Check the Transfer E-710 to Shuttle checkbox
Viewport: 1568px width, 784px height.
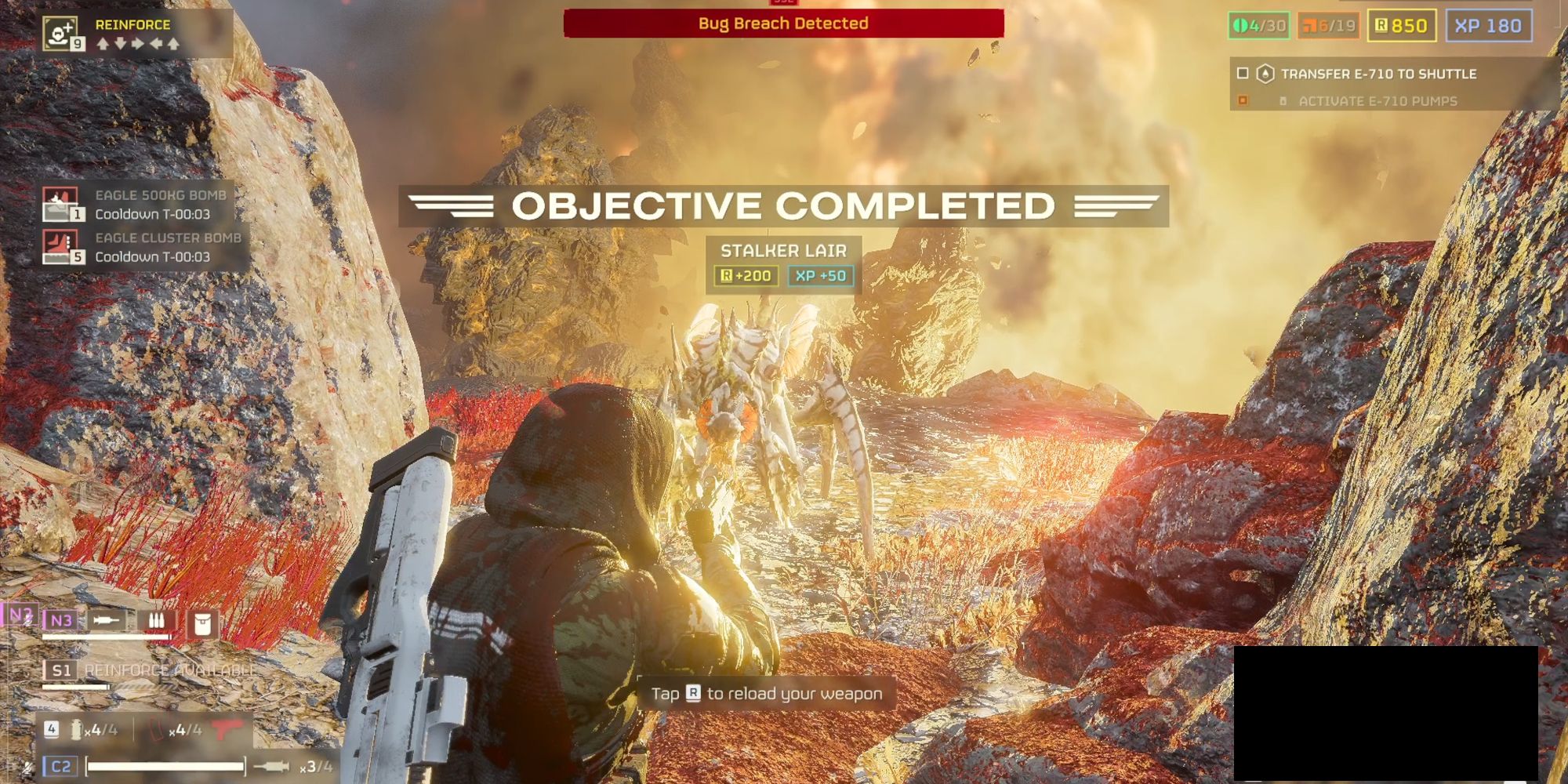click(x=1243, y=74)
